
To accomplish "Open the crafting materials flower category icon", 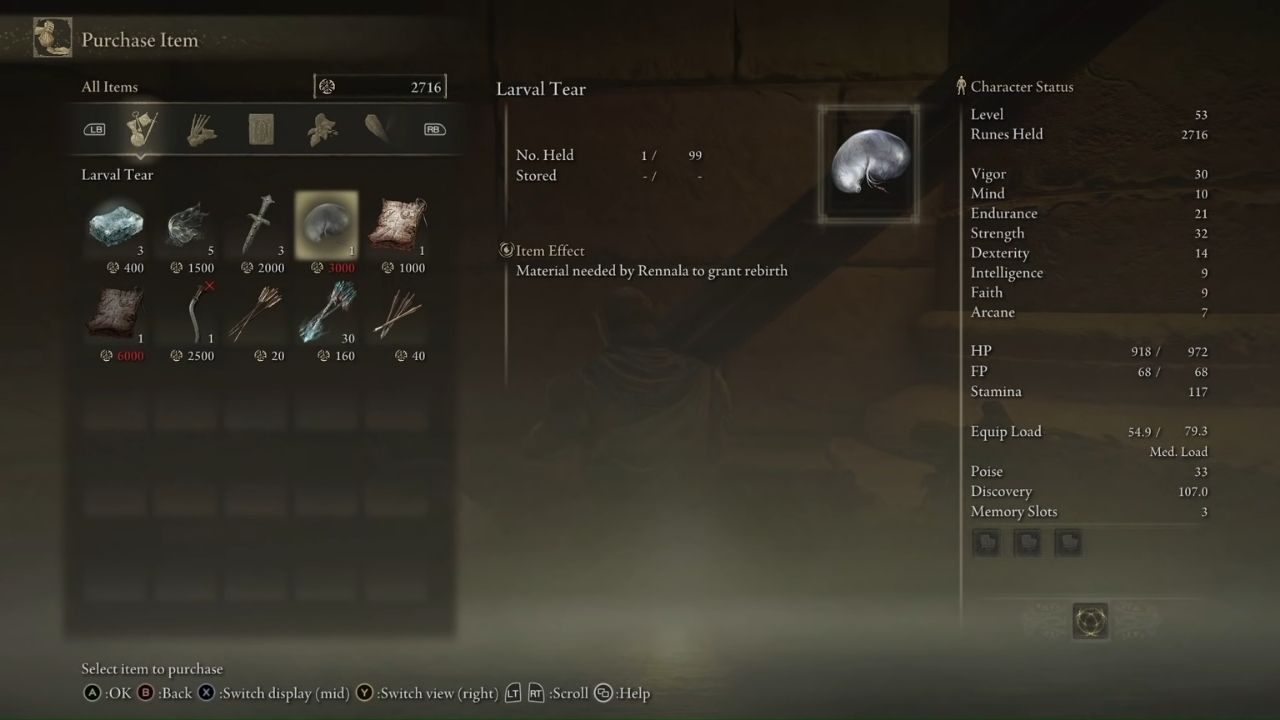I will pos(321,129).
